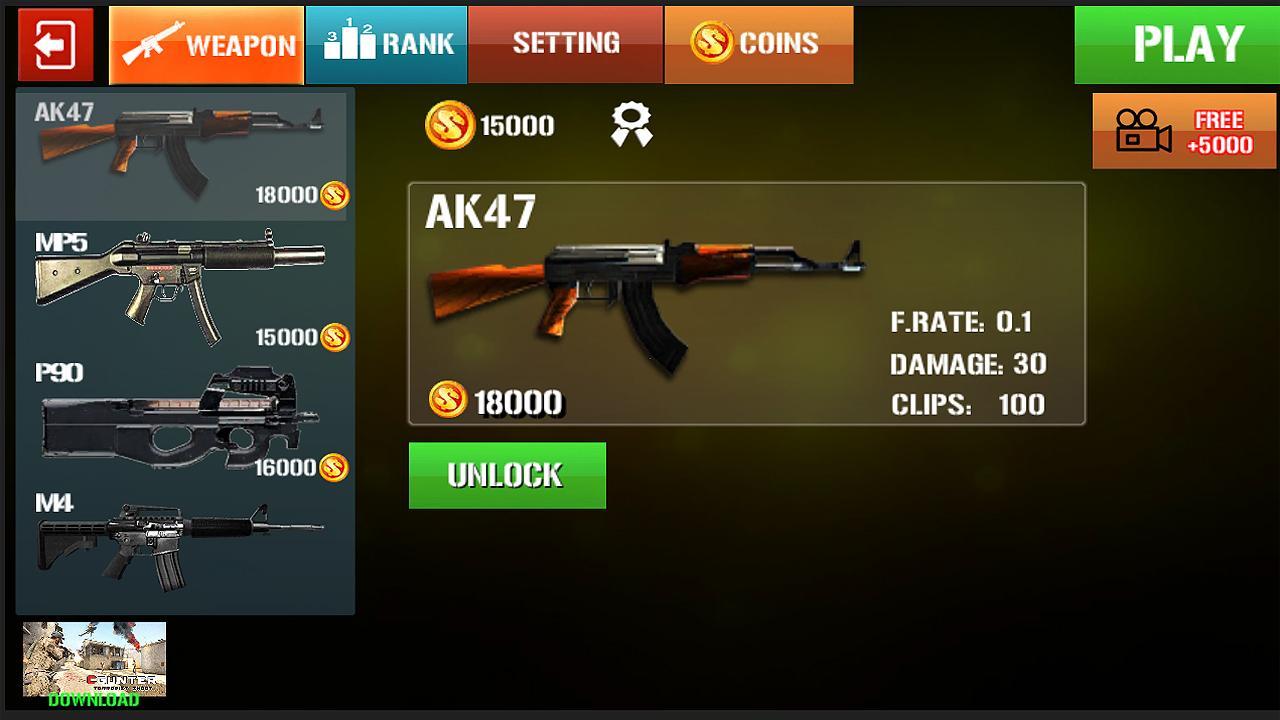Switch to the Weapon tab
The image size is (1280, 720).
206,45
